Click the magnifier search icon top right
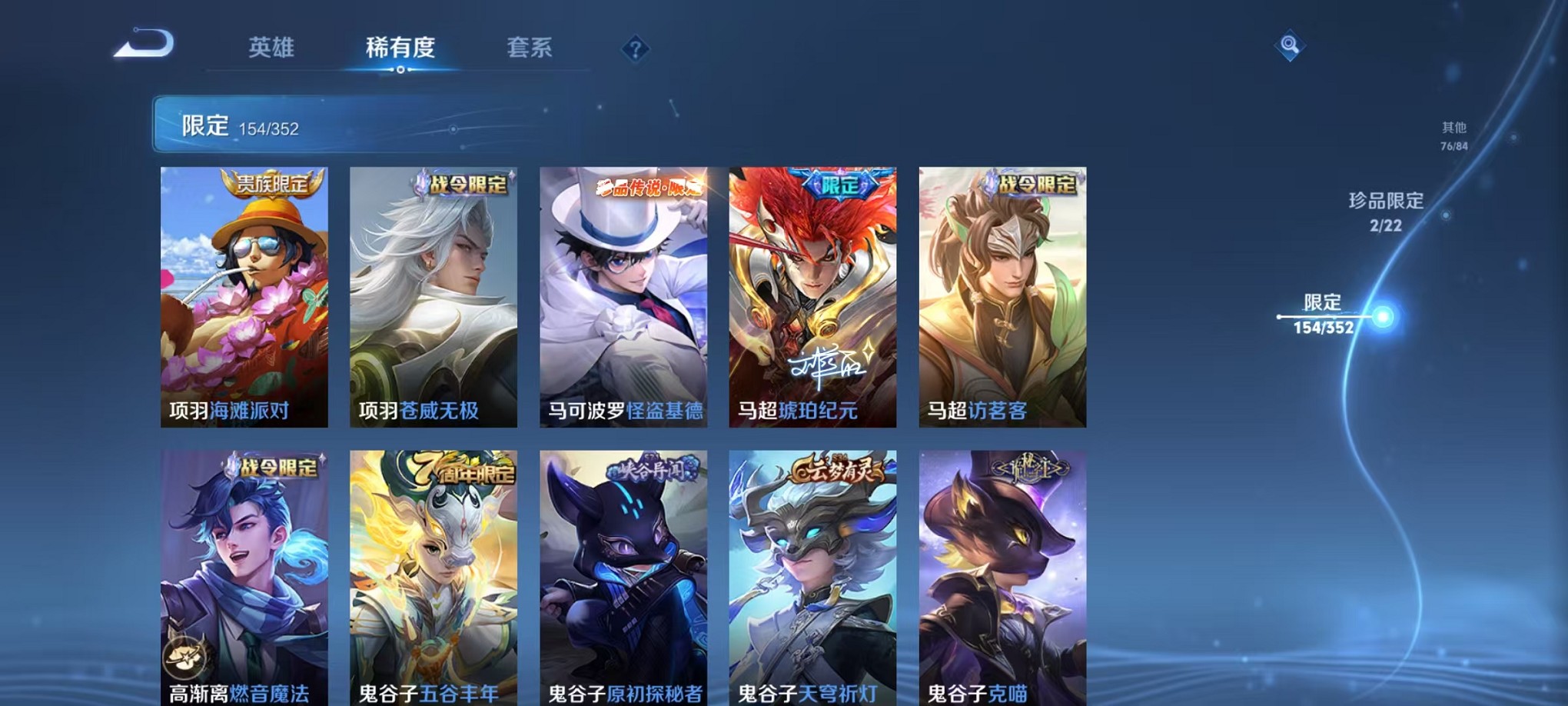This screenshot has width=1568, height=706. [1289, 45]
